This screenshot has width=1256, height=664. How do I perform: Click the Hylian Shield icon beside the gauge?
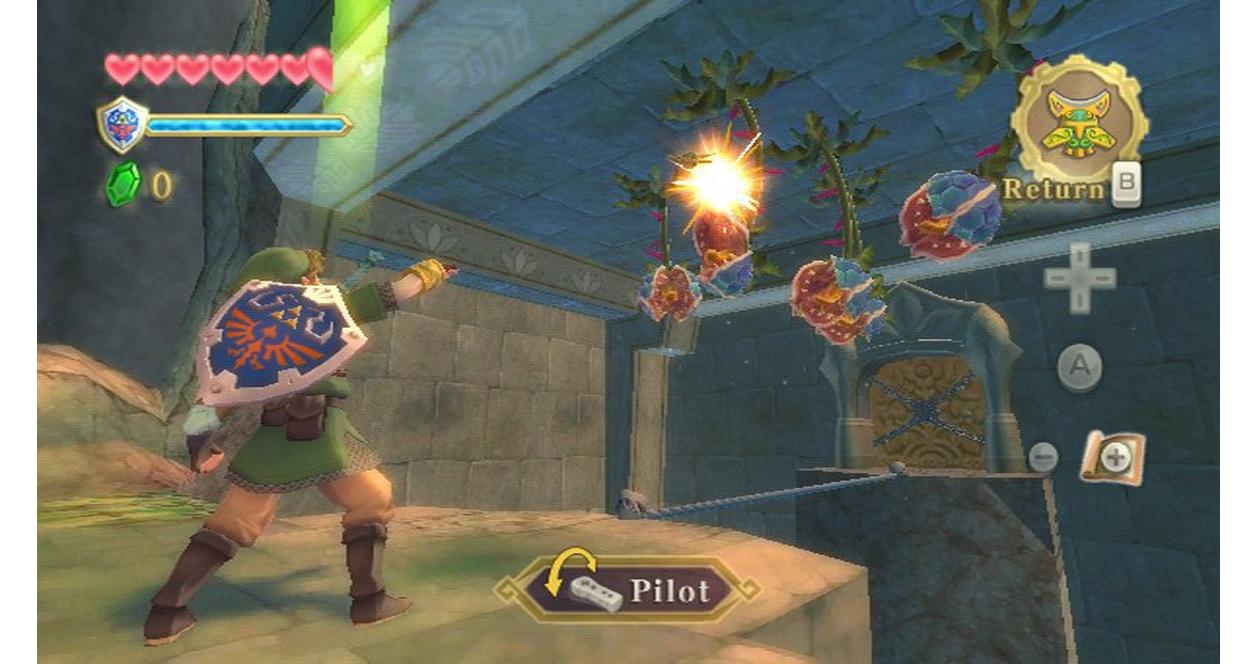tap(122, 124)
